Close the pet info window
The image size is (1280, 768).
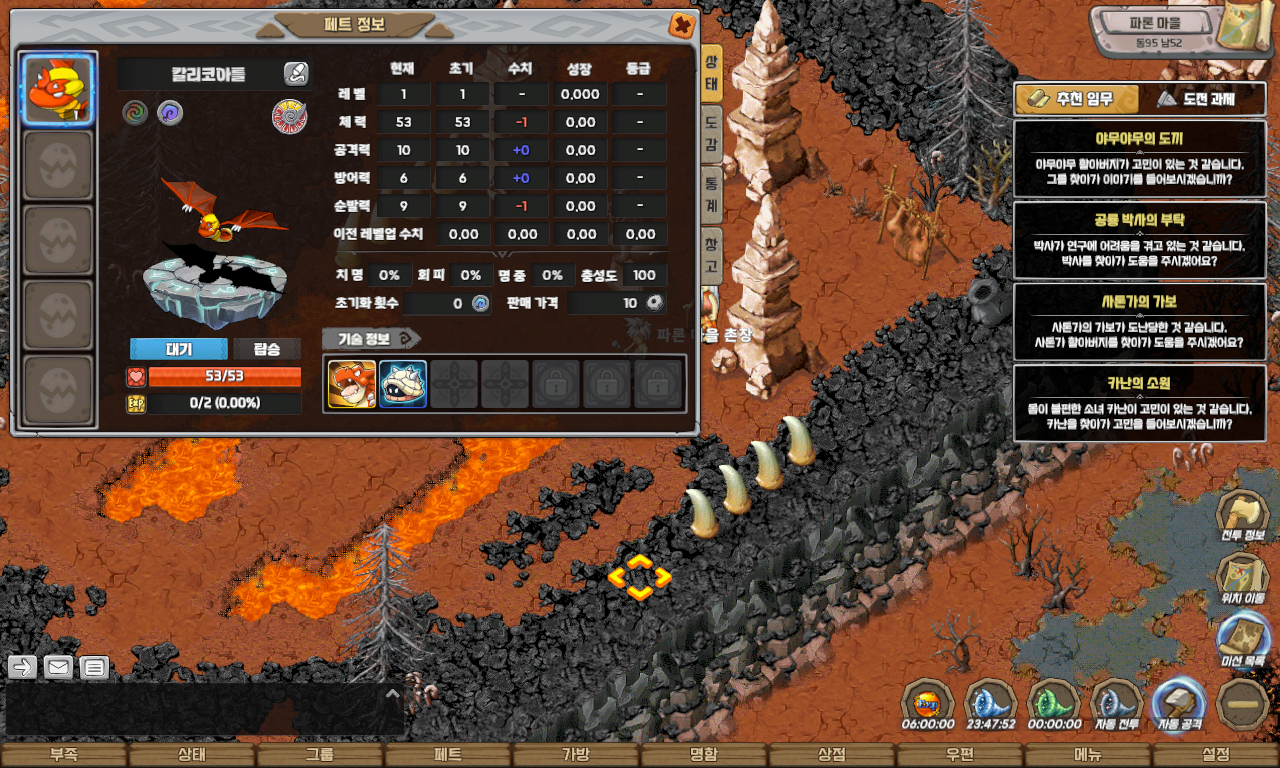[682, 24]
